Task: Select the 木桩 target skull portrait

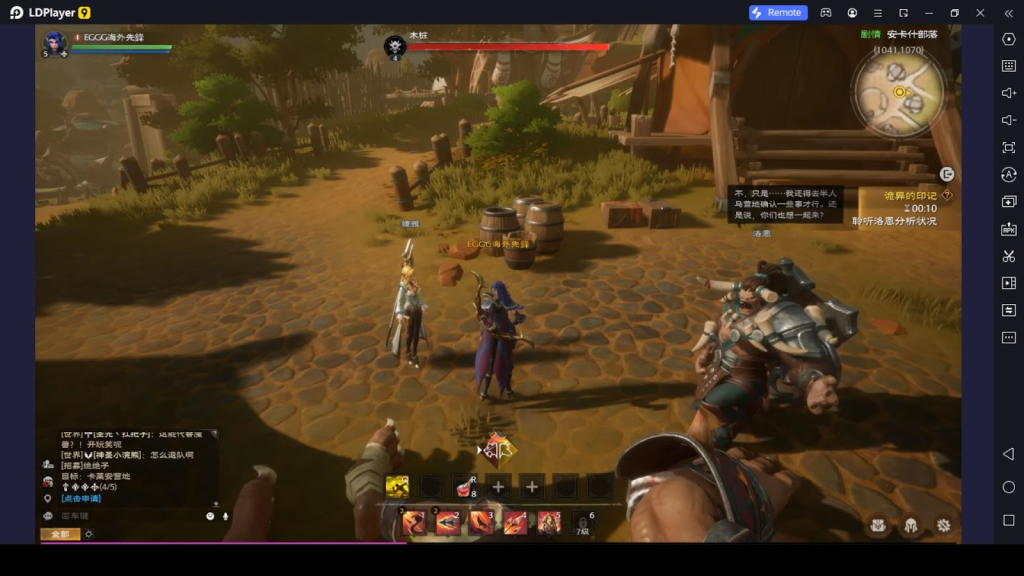Action: pos(395,46)
